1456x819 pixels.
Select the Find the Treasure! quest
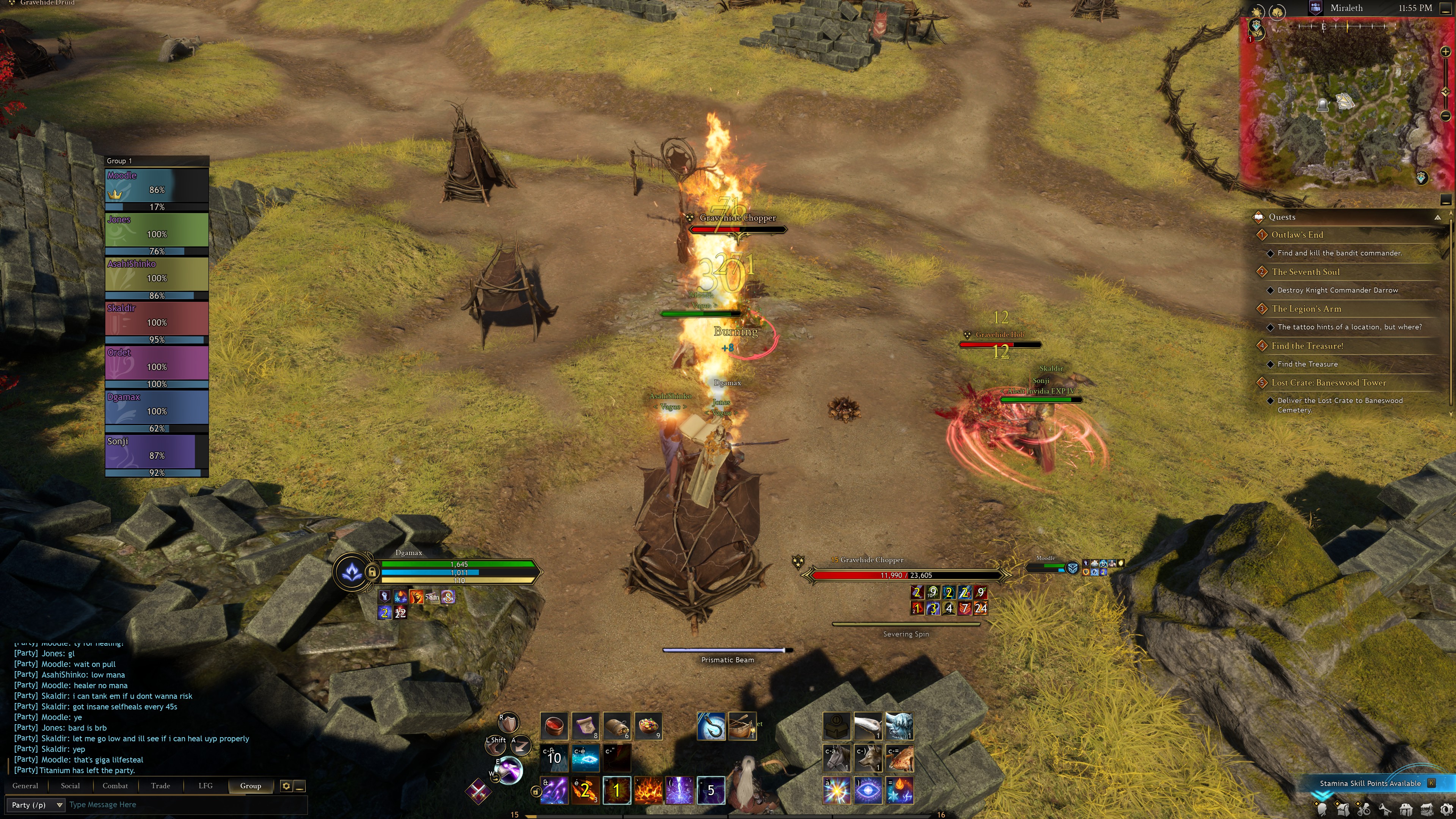[1307, 346]
